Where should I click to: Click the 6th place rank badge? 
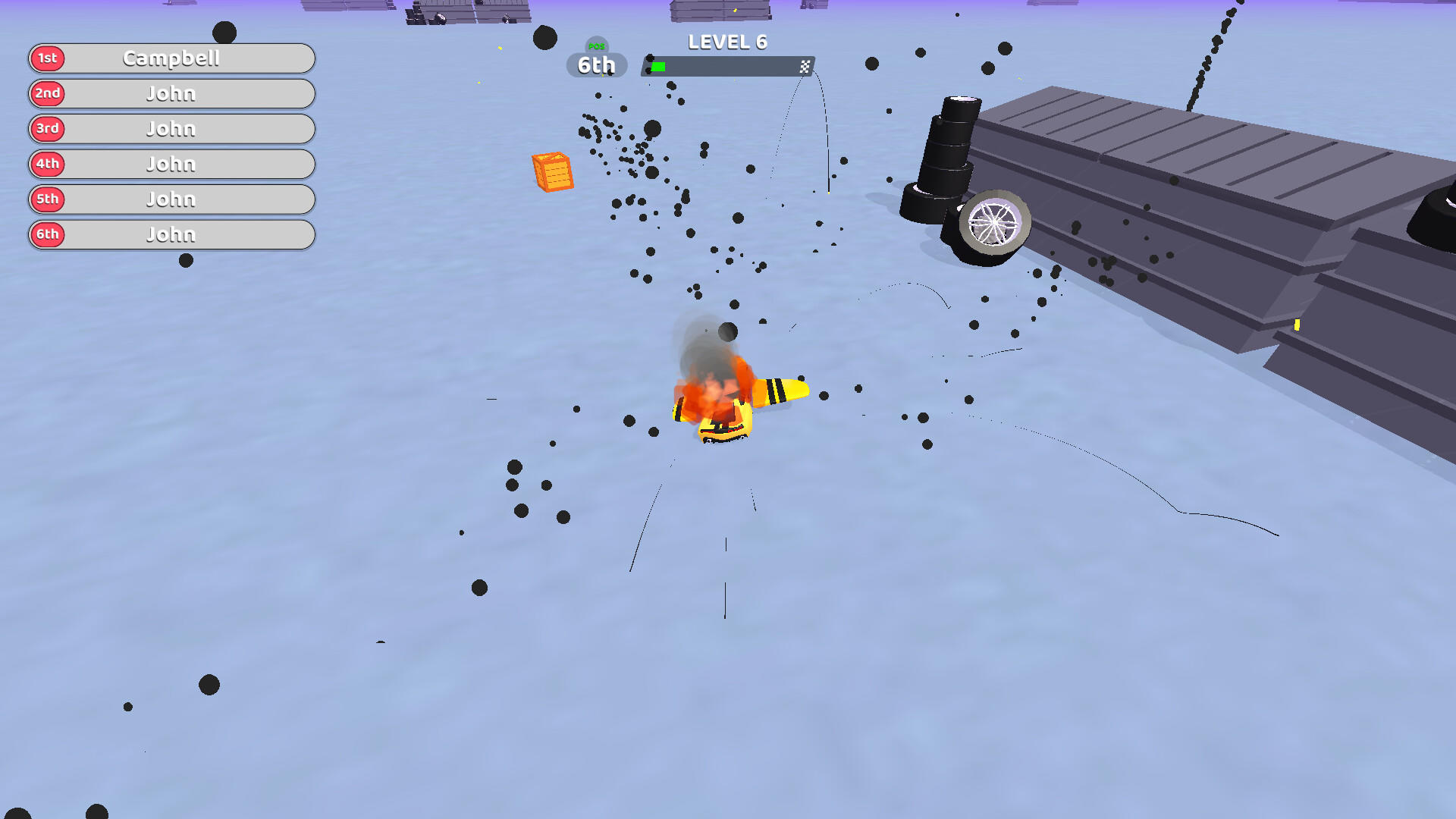47,234
